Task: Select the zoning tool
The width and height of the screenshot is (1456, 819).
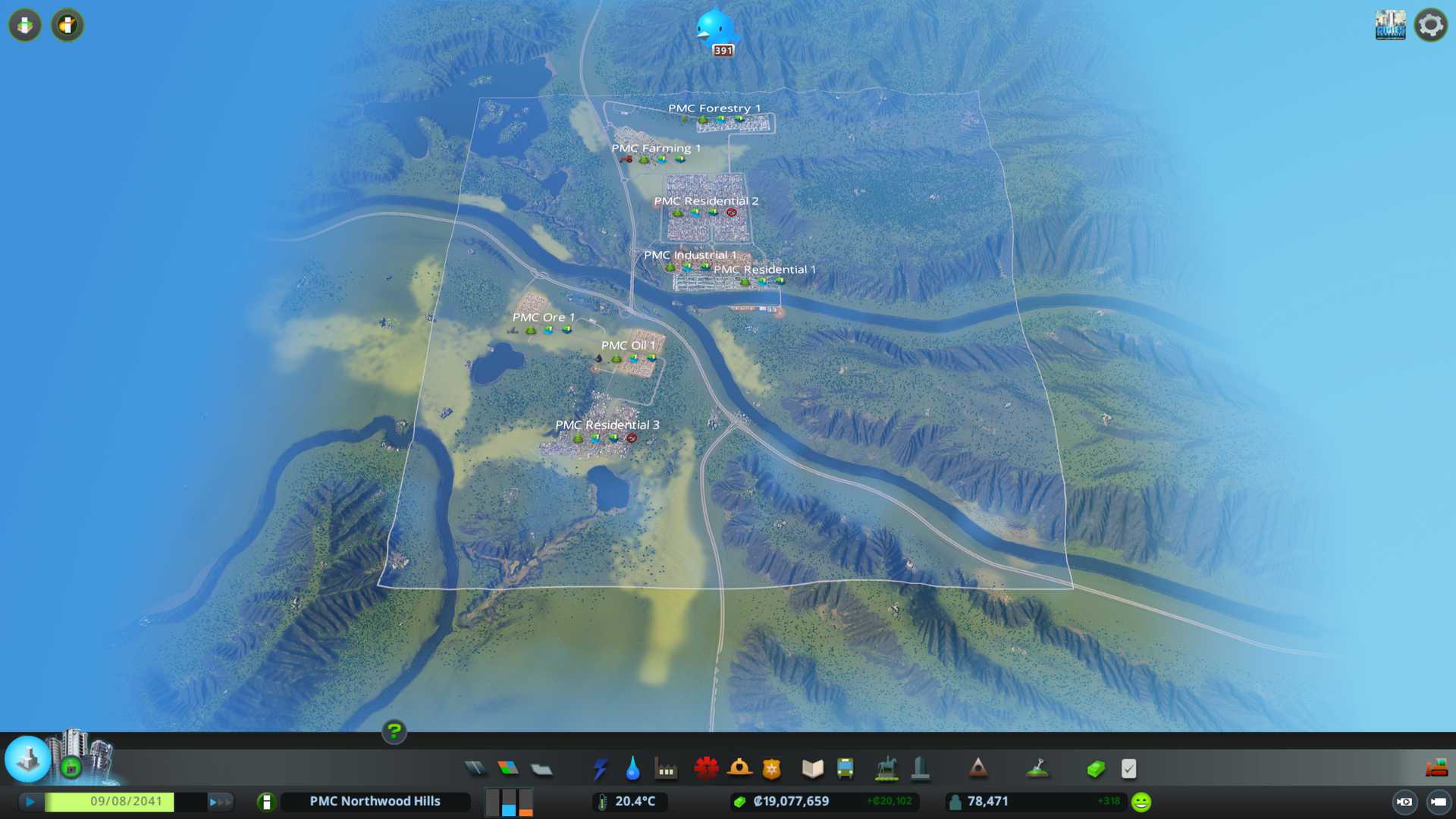Action: point(508,769)
